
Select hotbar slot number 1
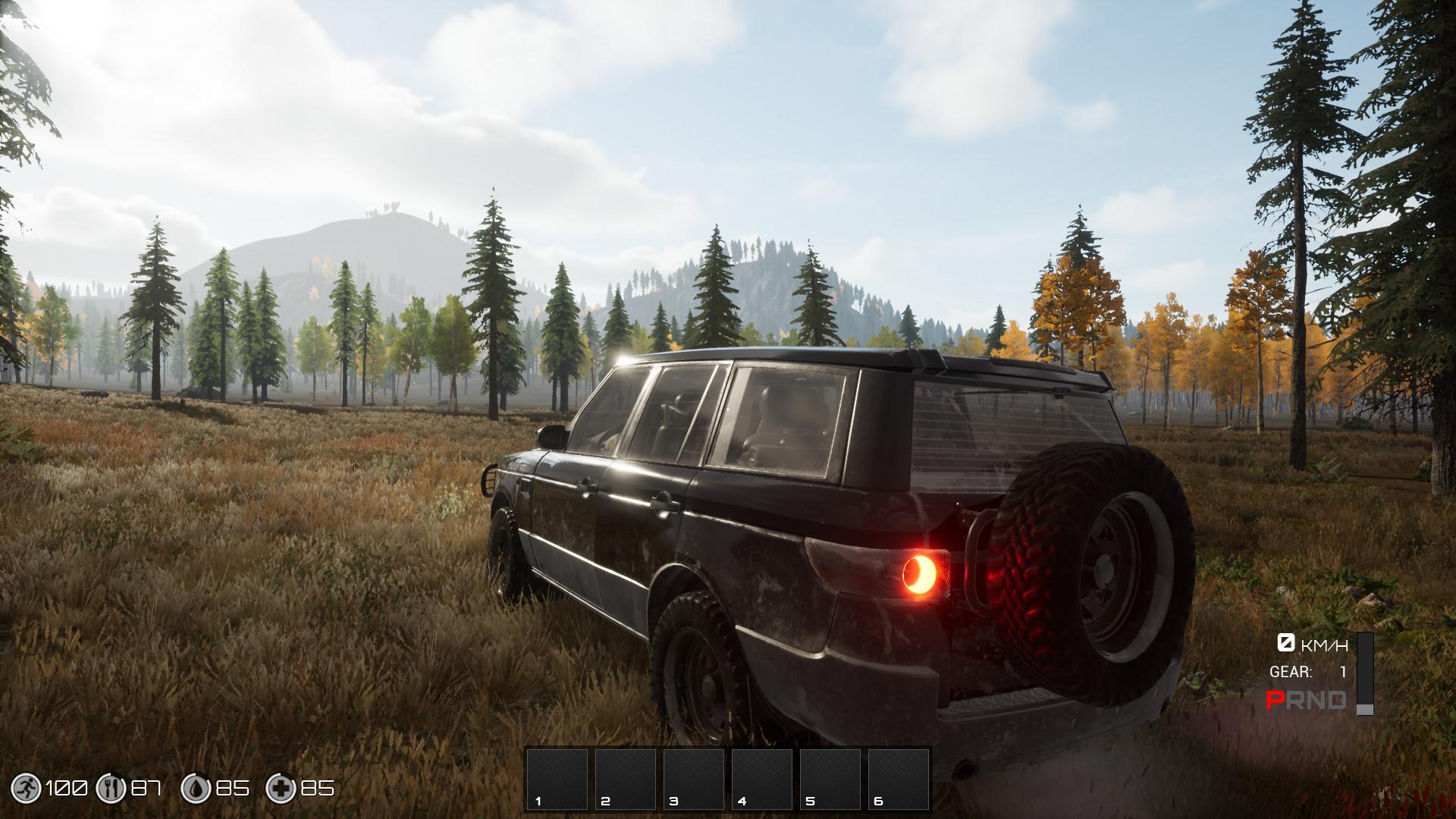pyautogui.click(x=557, y=779)
